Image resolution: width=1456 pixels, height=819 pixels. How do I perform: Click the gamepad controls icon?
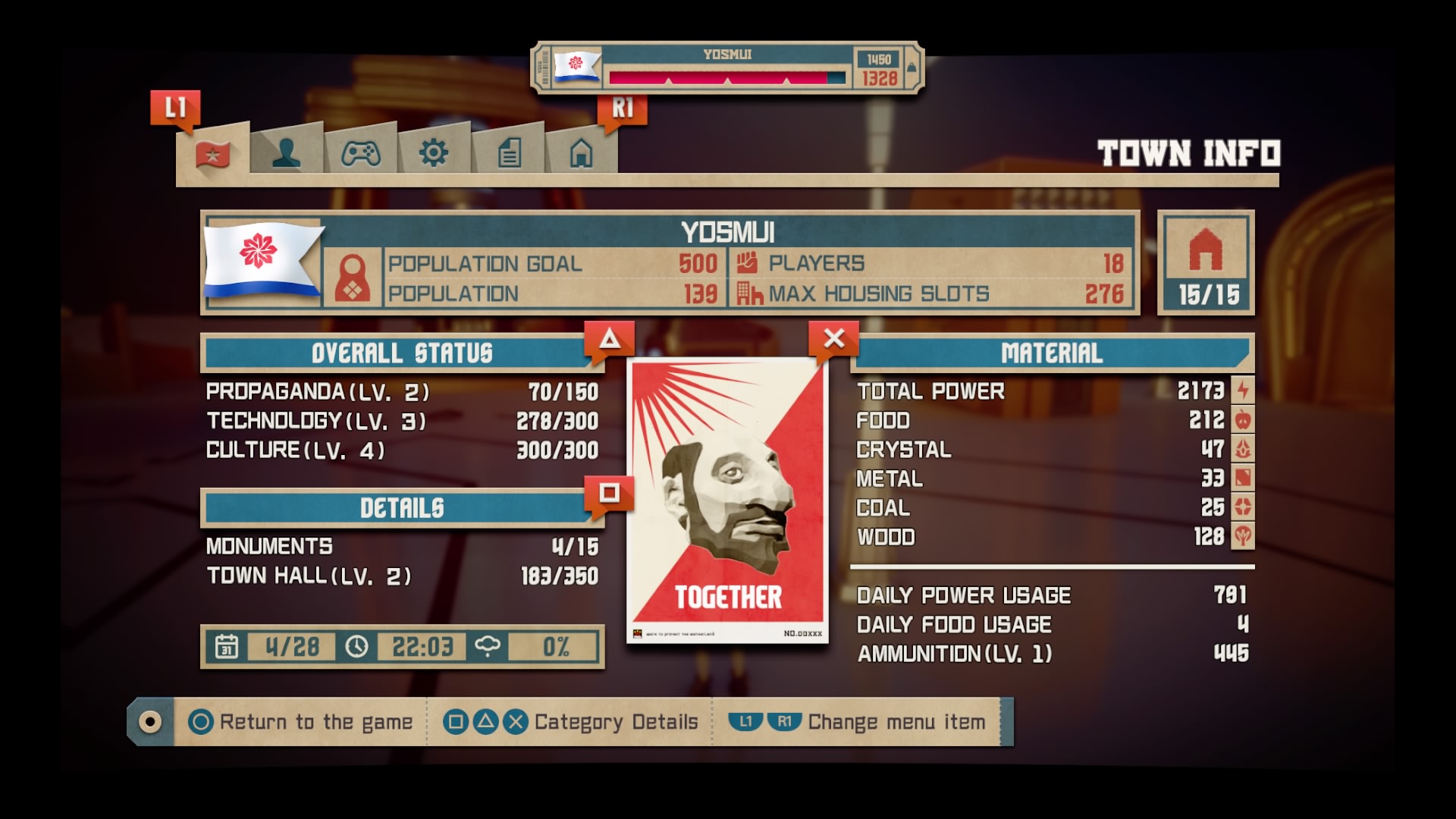click(x=360, y=152)
